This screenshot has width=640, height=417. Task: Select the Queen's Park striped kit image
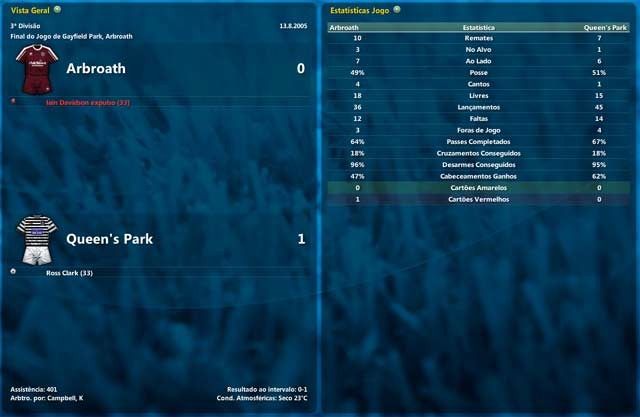37,239
